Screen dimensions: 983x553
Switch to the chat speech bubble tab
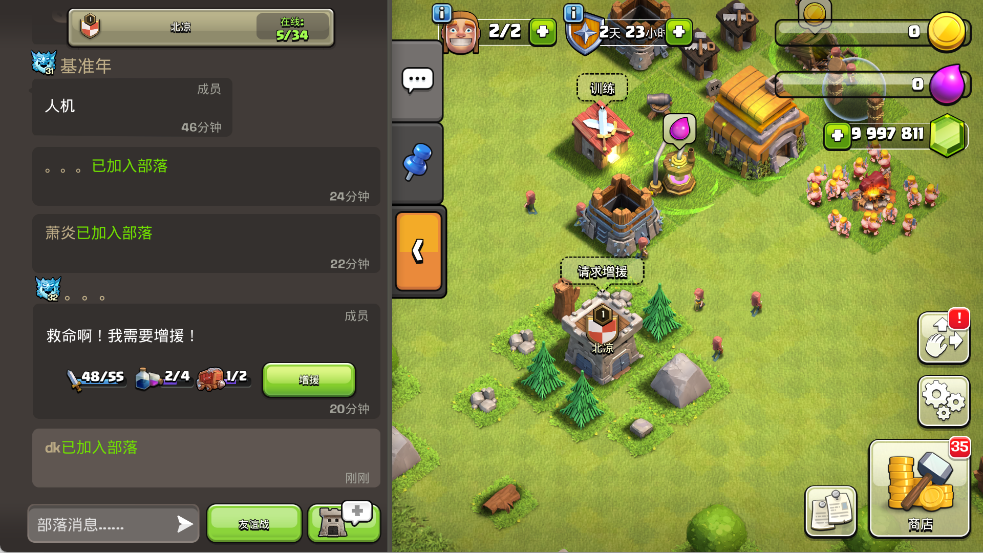click(x=417, y=81)
